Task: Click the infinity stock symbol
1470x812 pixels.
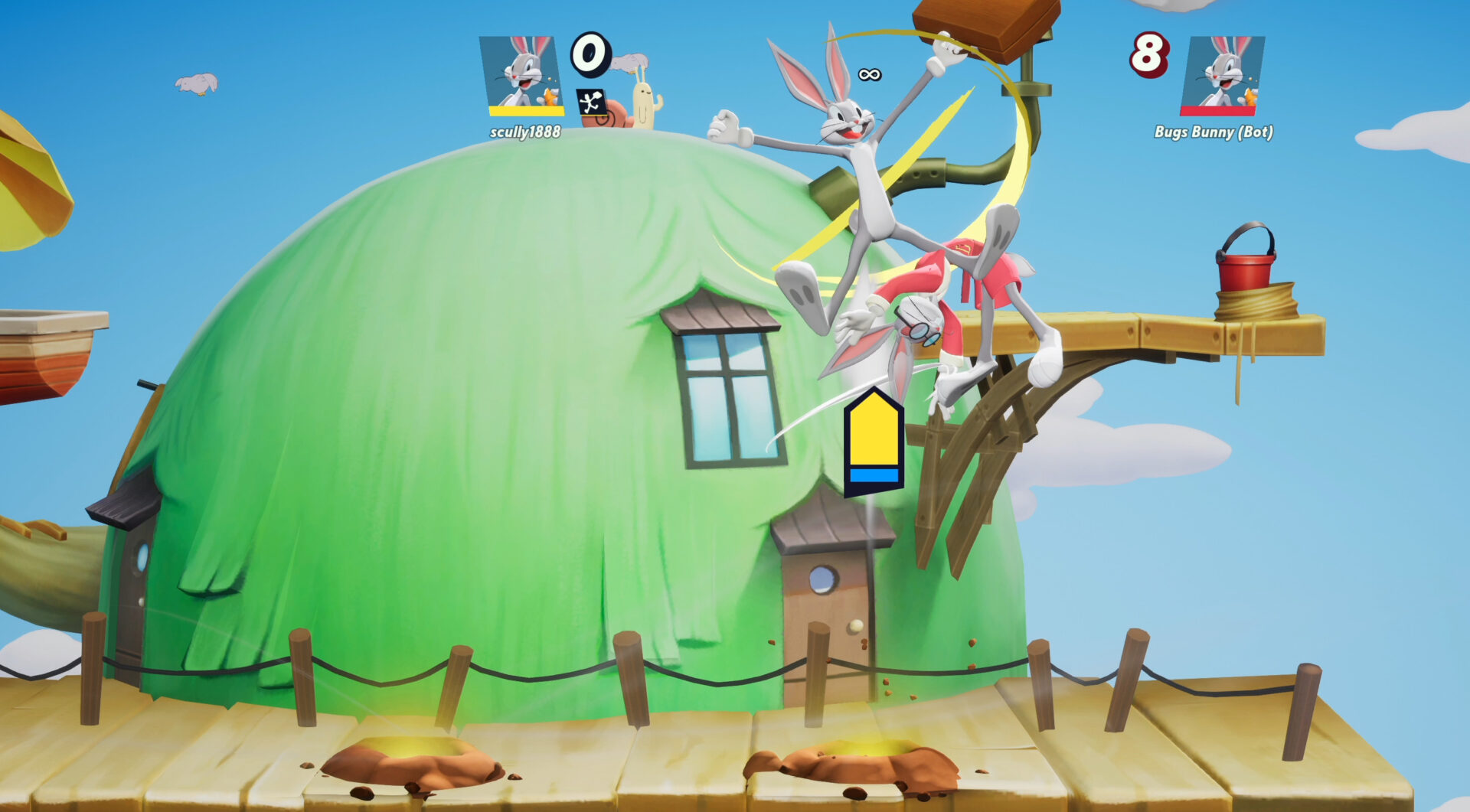Action: [x=871, y=73]
